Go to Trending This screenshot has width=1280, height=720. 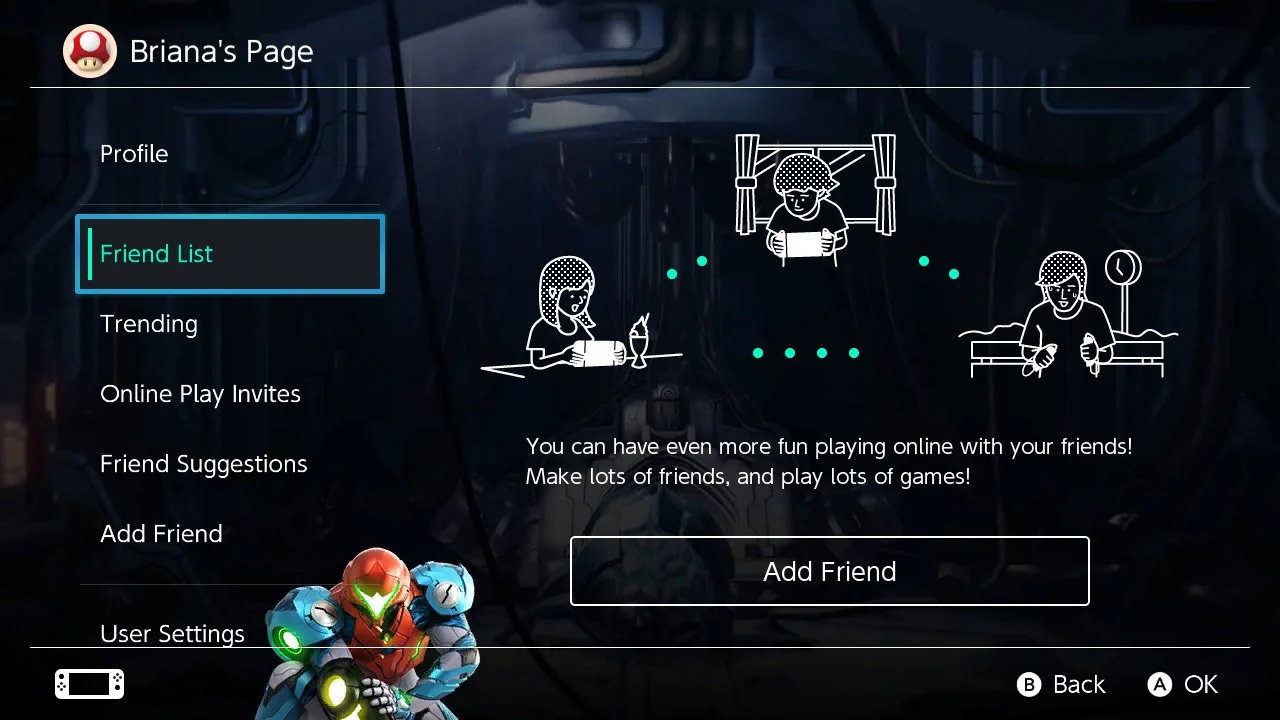coord(149,324)
